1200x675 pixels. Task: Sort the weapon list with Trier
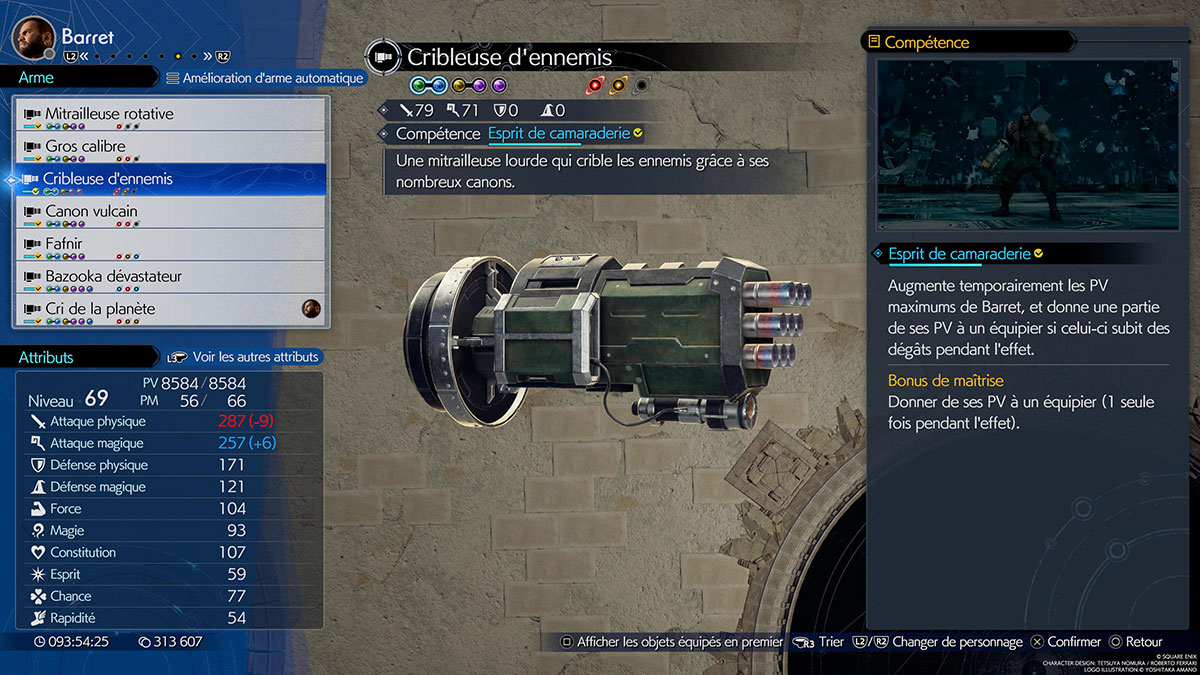point(819,642)
